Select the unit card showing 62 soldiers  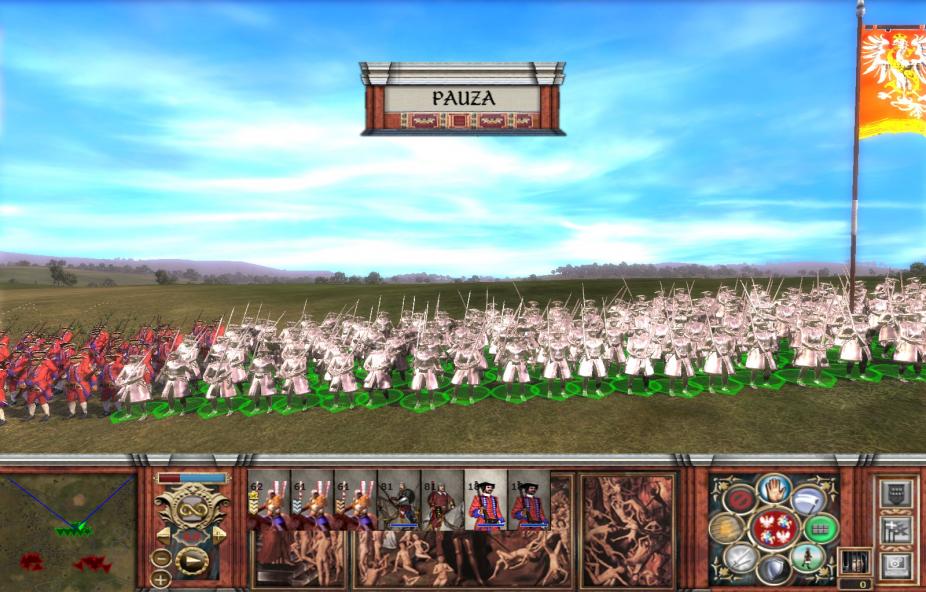tap(268, 499)
